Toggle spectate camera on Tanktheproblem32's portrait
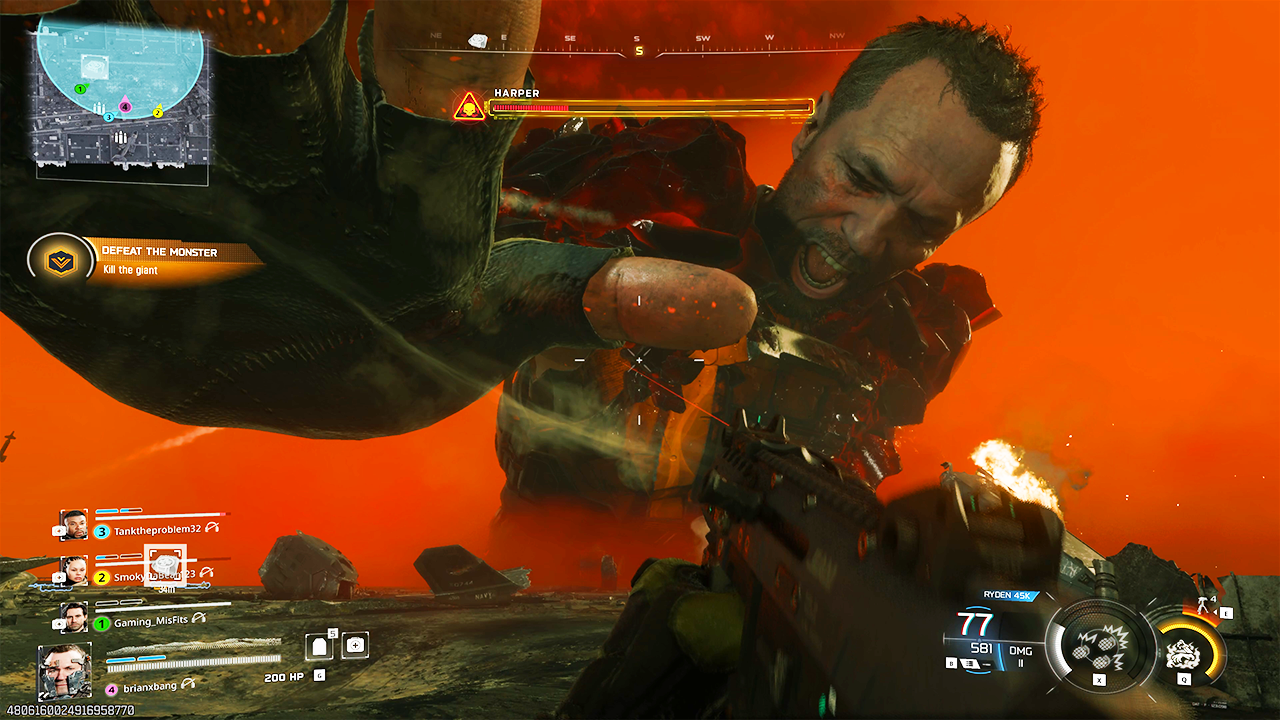Image resolution: width=1280 pixels, height=720 pixels. [x=59, y=530]
